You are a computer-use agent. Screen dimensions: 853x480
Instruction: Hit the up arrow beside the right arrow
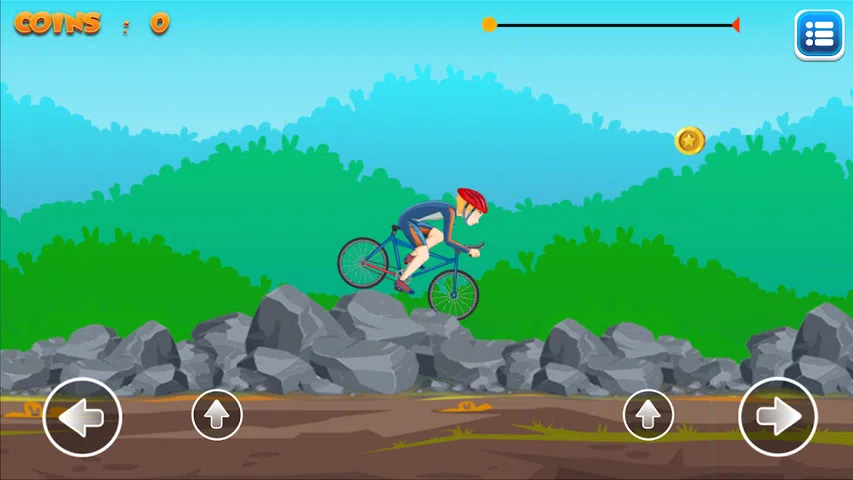[x=648, y=414]
